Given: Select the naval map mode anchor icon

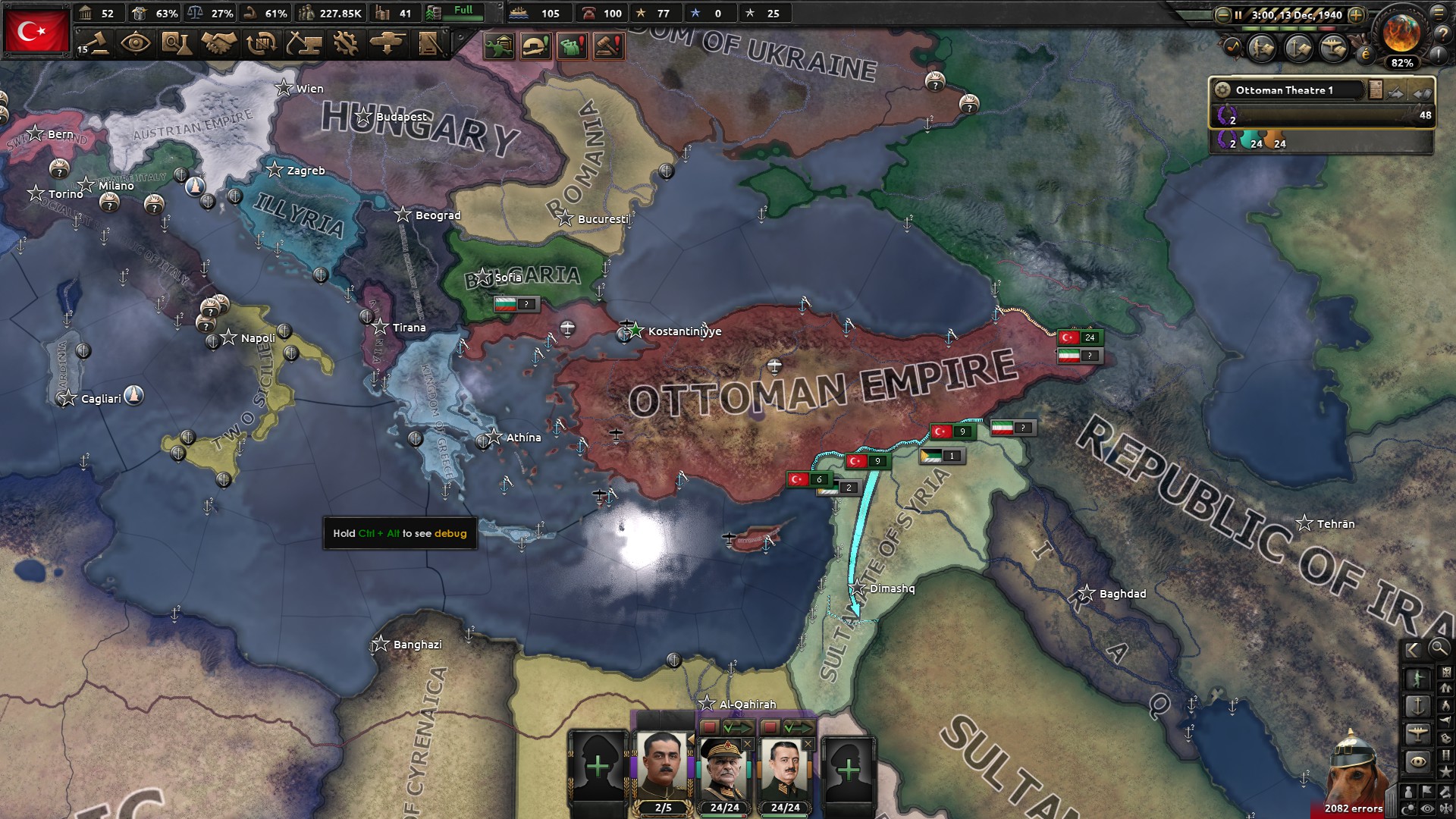Looking at the screenshot, I should [1418, 706].
